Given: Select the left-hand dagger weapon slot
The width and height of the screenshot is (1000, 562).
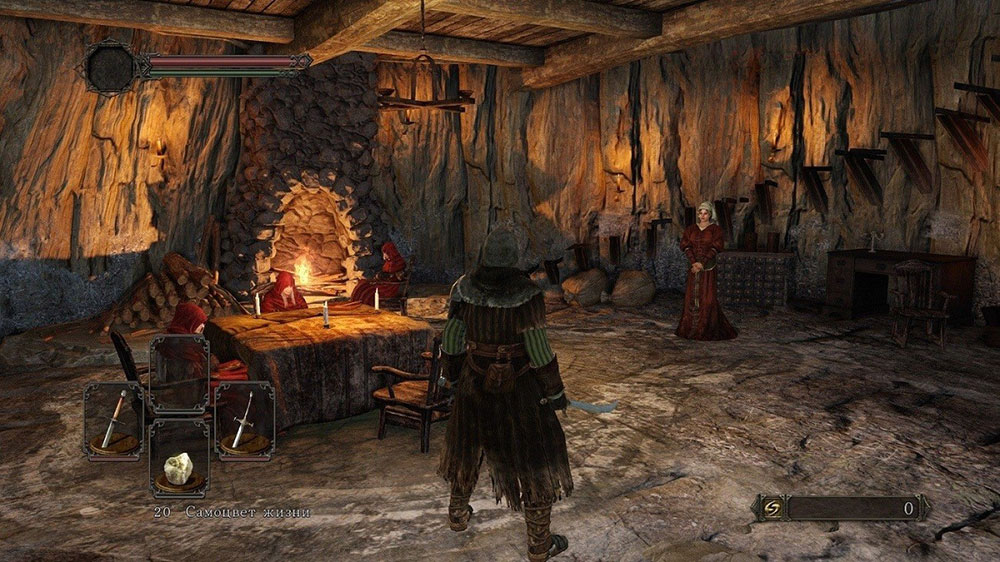Looking at the screenshot, I should point(114,421).
